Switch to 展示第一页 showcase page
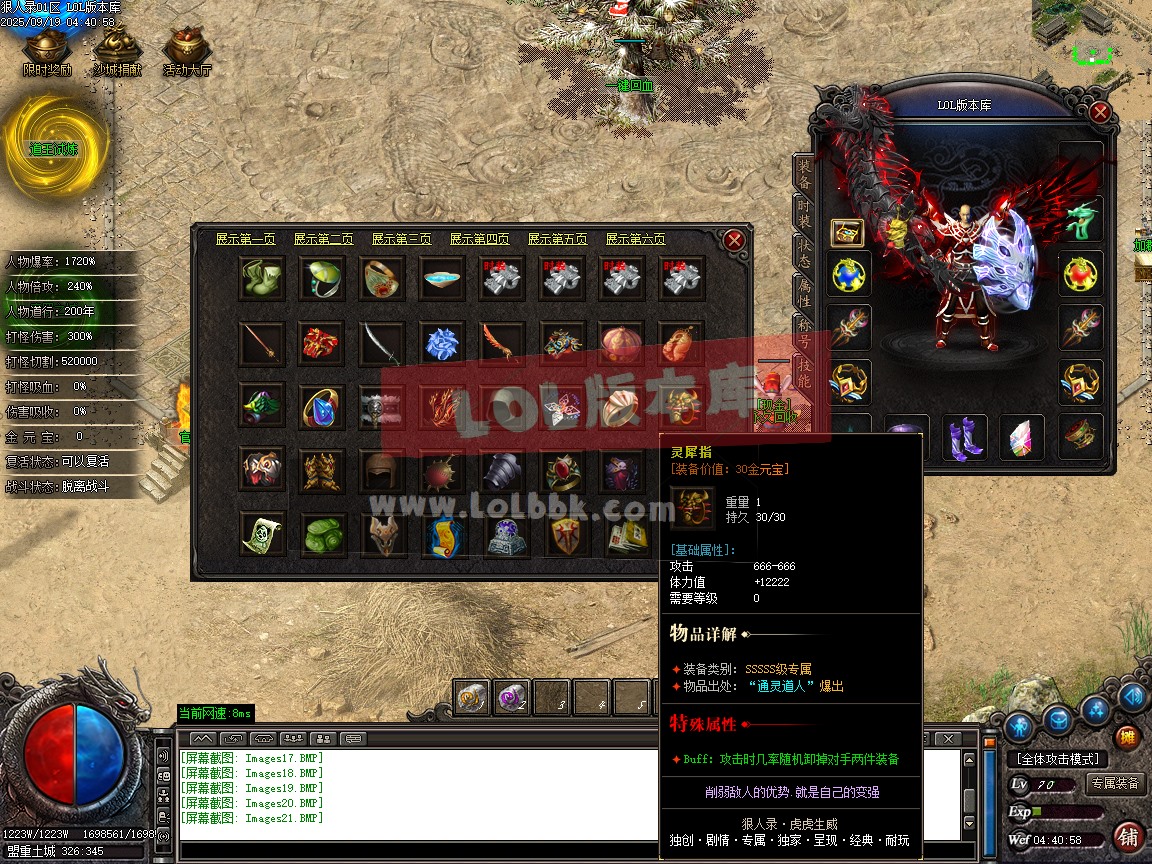Screen dimensions: 1152x864 pos(245,239)
